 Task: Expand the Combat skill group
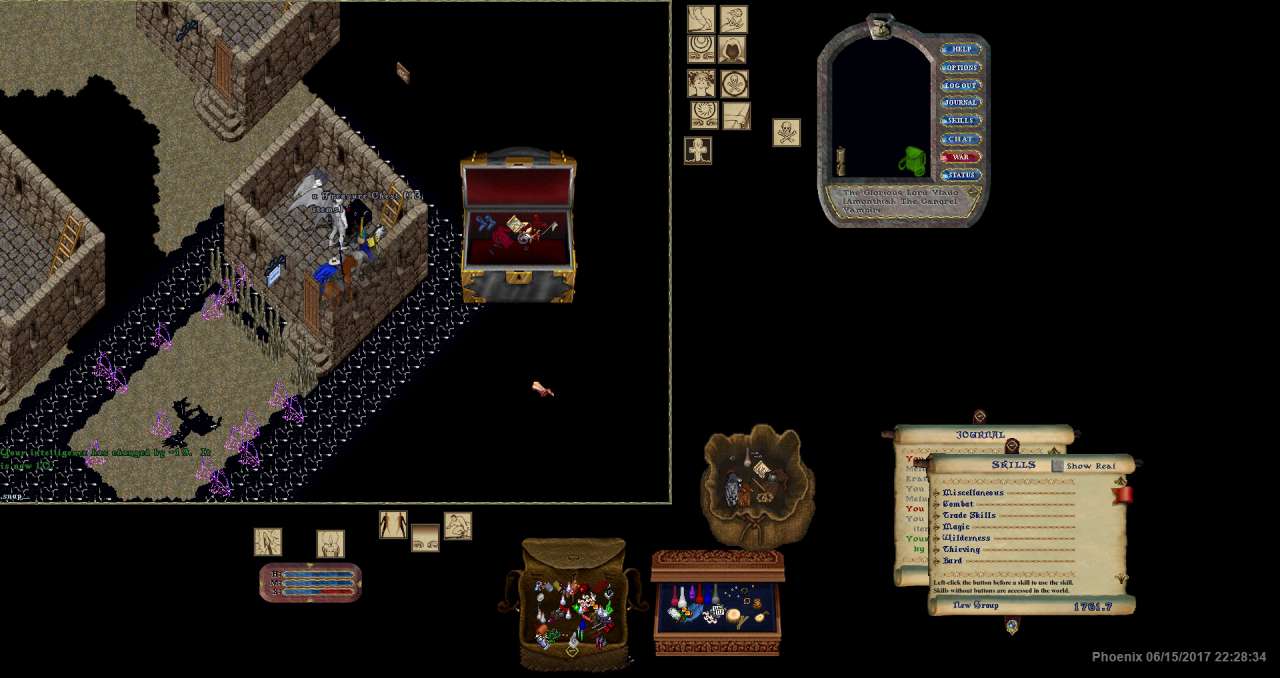937,504
